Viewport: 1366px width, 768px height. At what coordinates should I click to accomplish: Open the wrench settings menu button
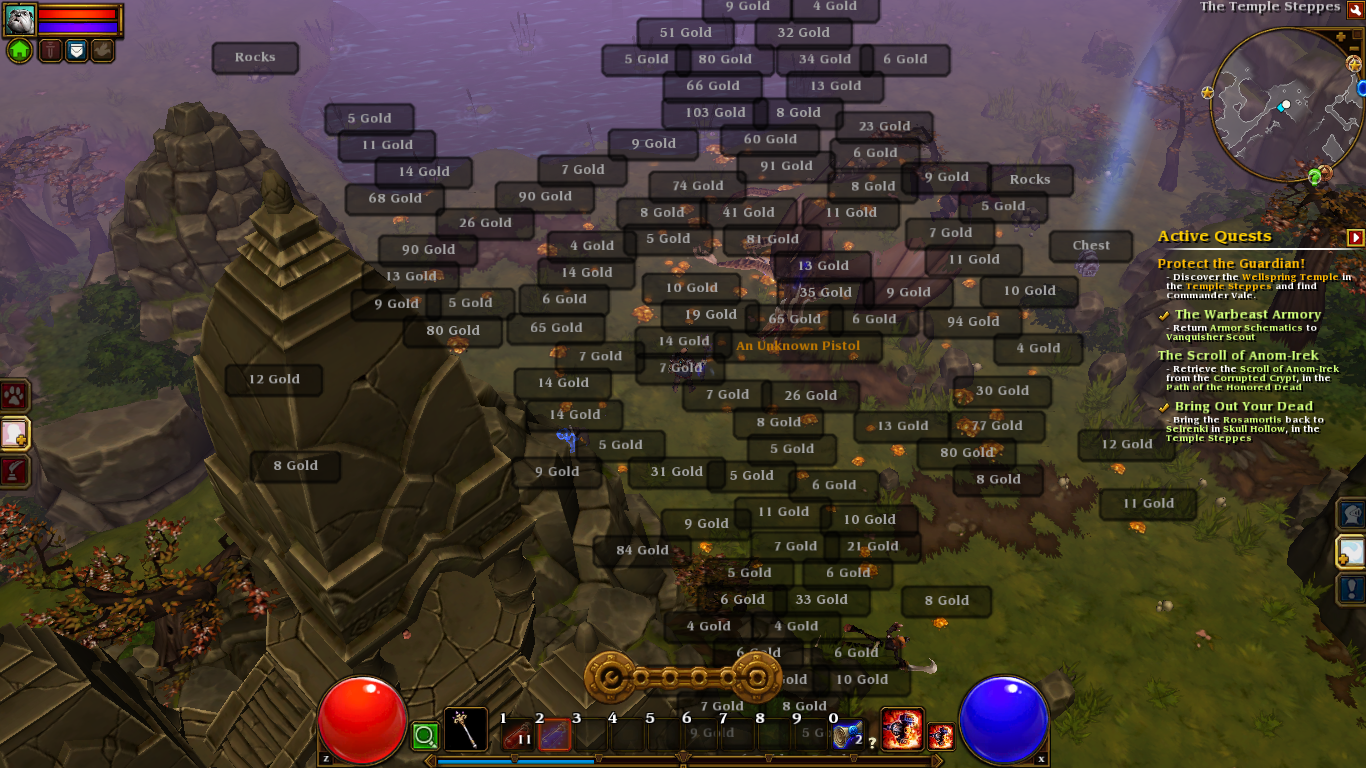[x=1355, y=9]
